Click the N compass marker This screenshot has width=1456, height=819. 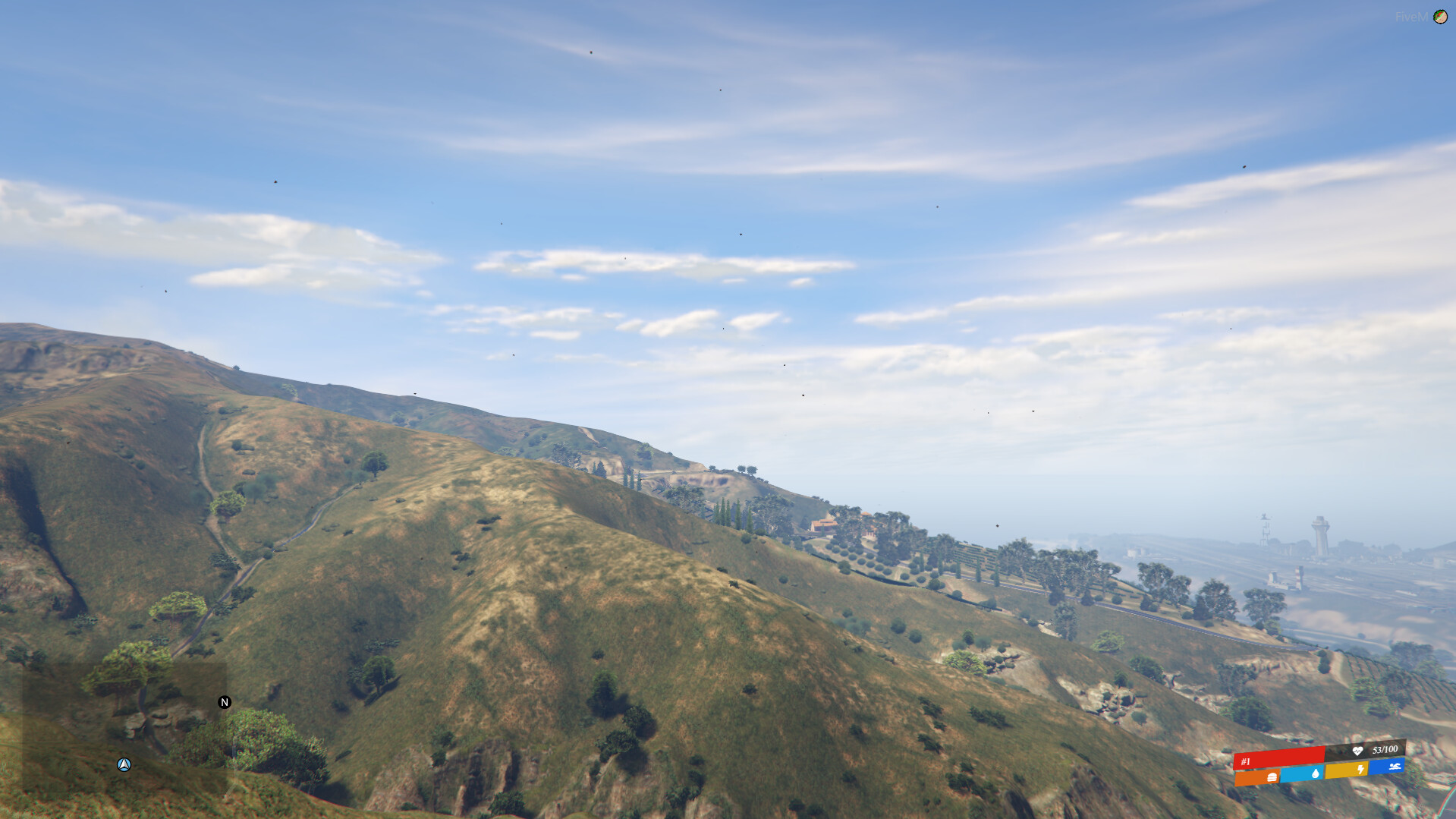pyautogui.click(x=223, y=703)
